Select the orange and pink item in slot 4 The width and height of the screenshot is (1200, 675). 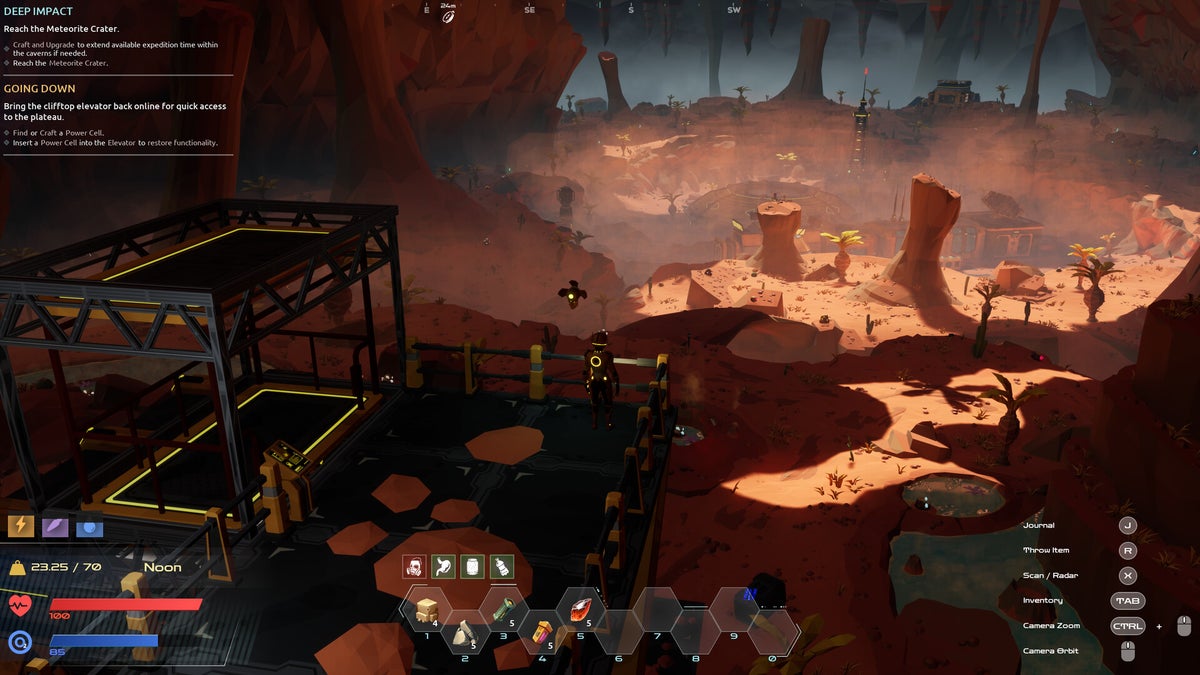[542, 633]
